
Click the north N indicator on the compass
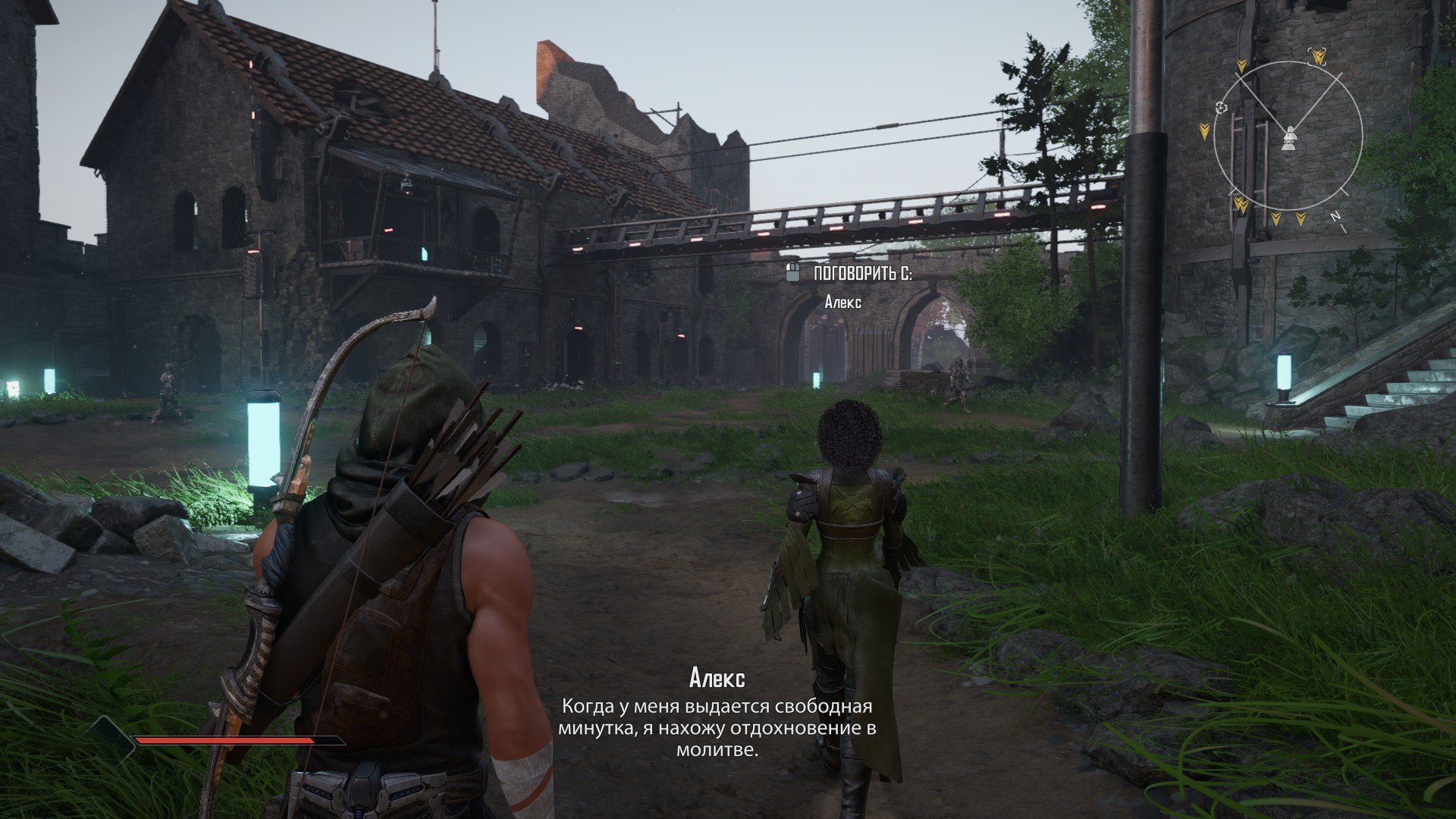1336,216
